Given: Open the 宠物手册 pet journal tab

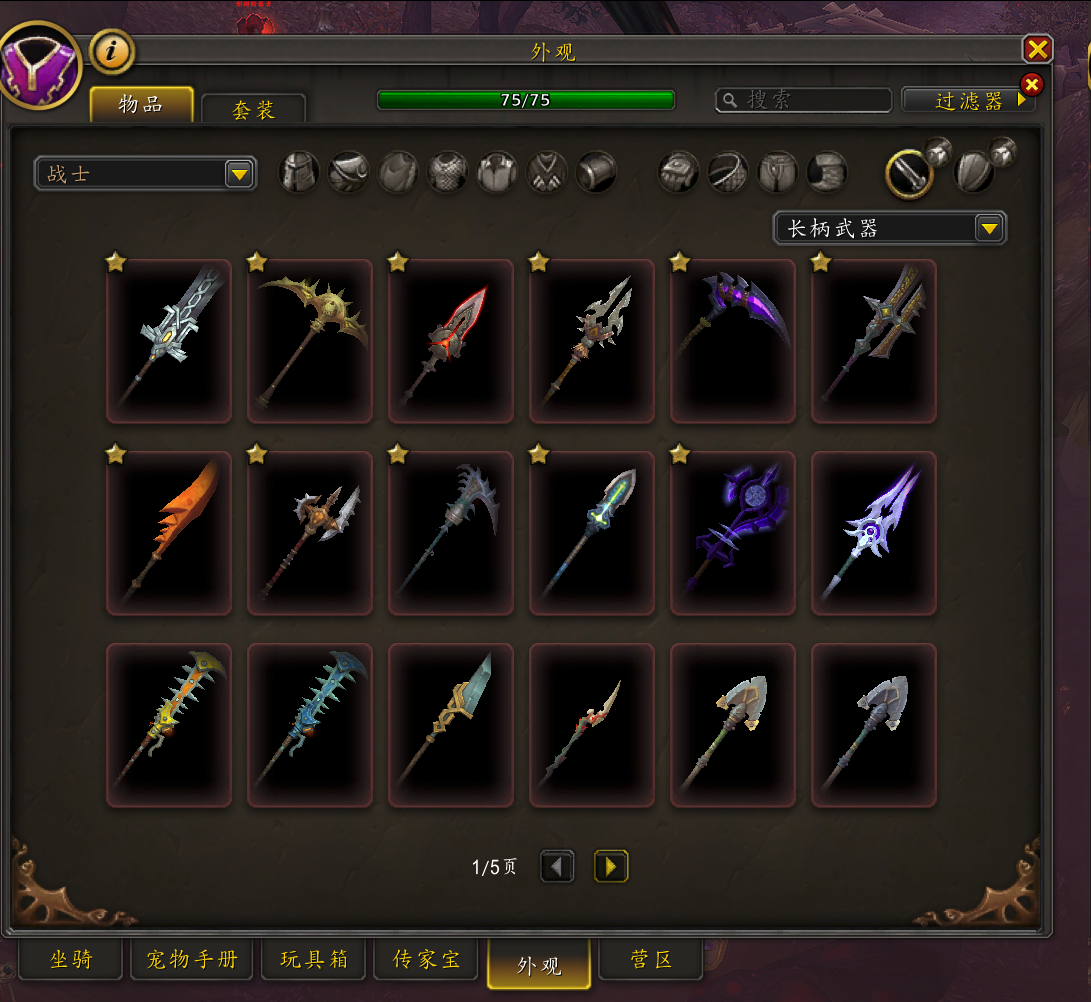Looking at the screenshot, I should [192, 961].
